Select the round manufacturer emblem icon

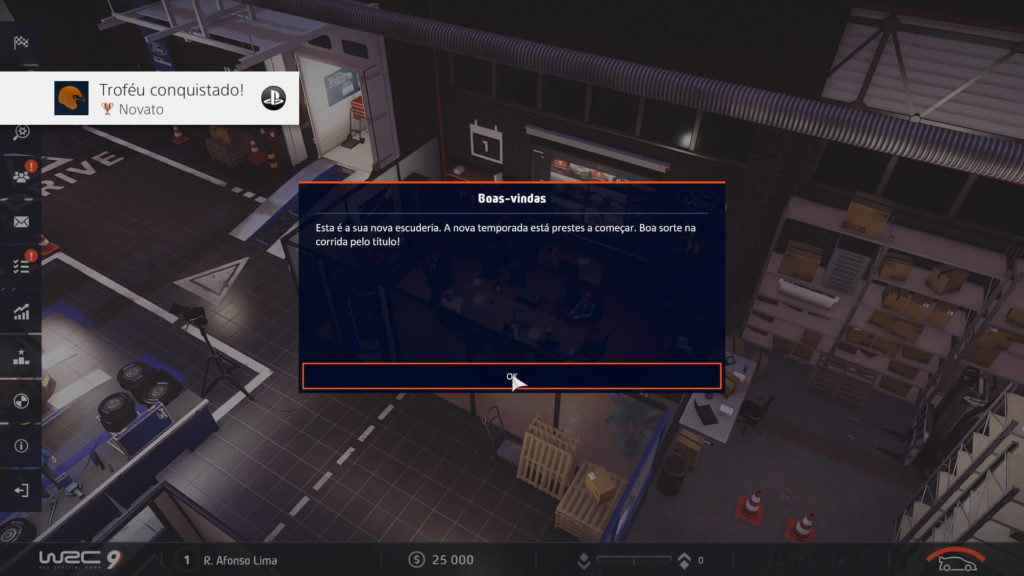pyautogui.click(x=21, y=401)
